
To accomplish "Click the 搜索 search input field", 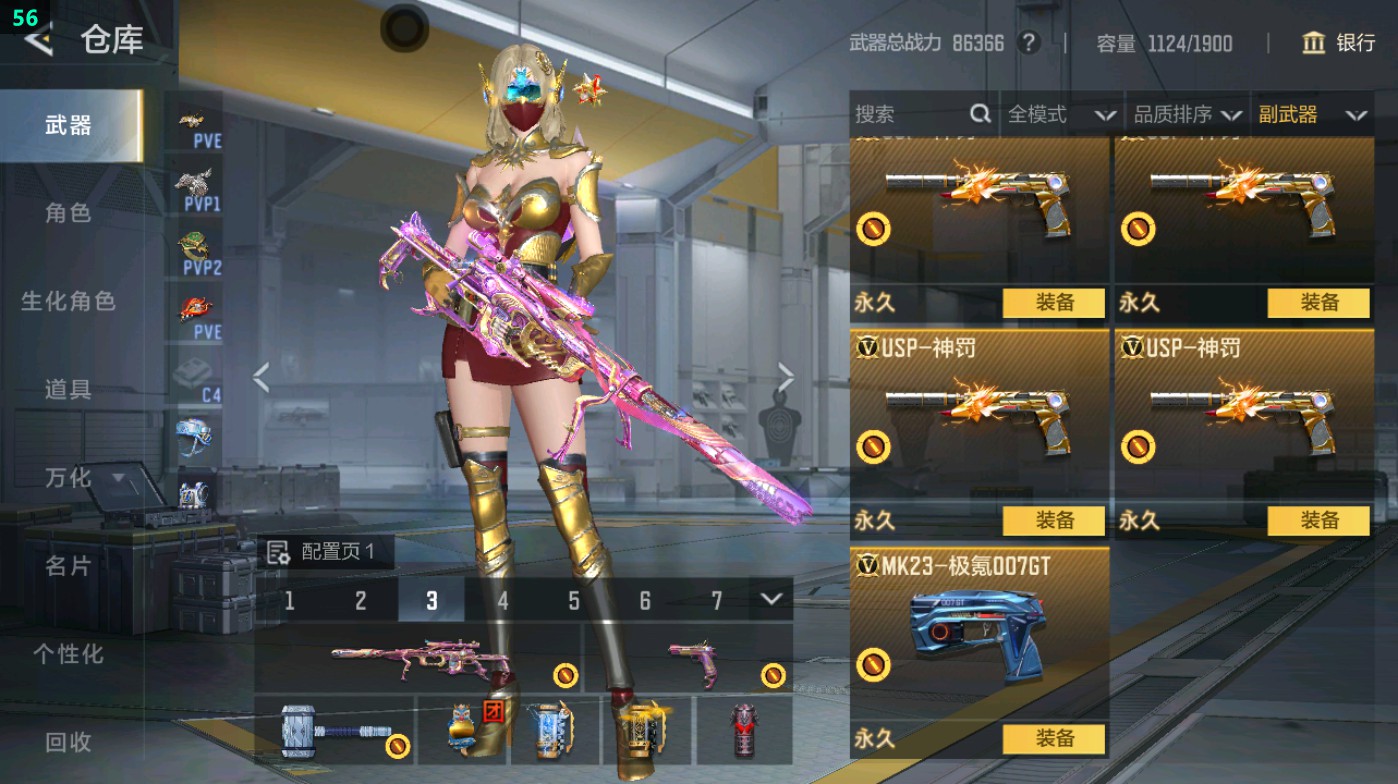I will [910, 115].
